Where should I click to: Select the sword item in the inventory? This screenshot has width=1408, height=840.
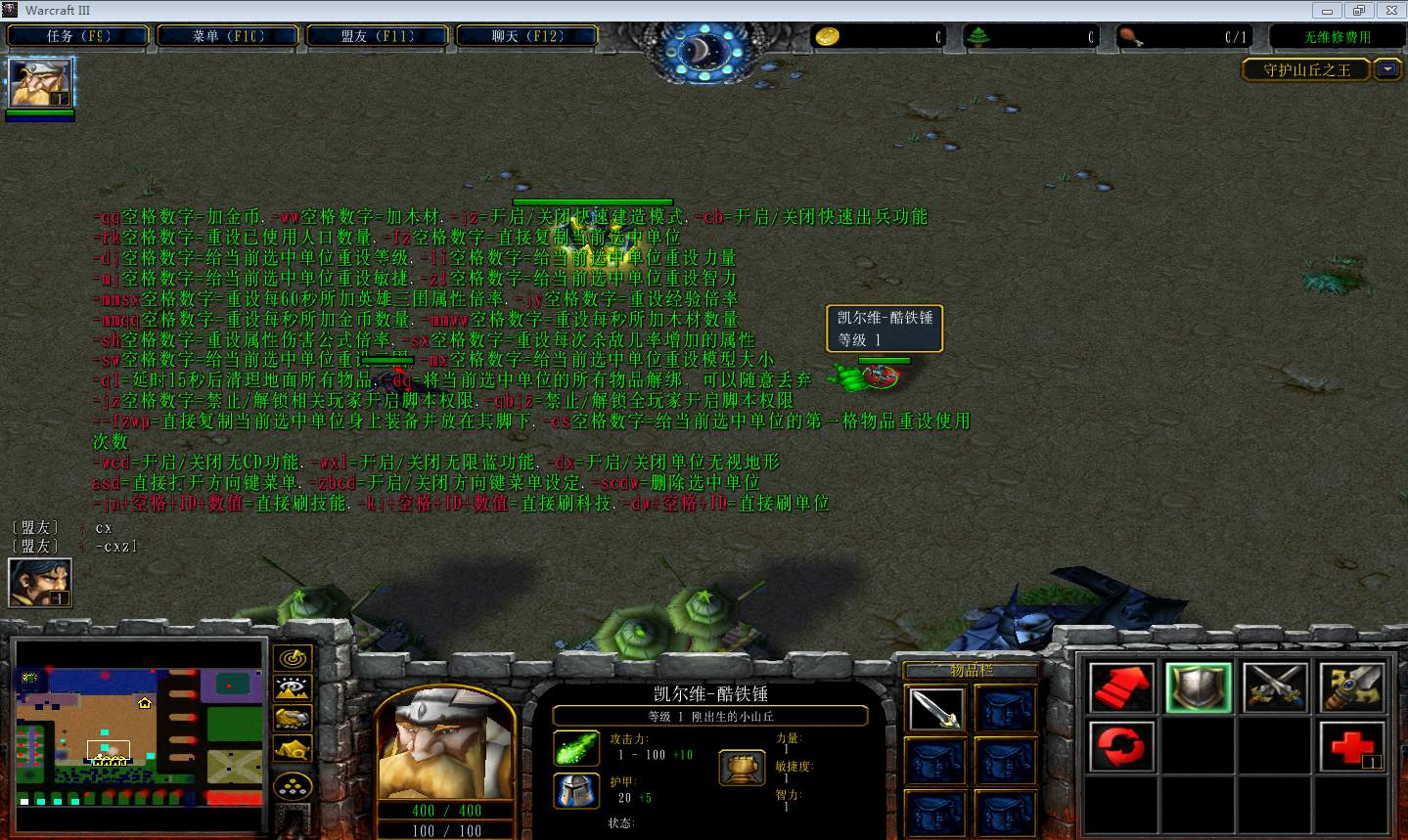935,709
